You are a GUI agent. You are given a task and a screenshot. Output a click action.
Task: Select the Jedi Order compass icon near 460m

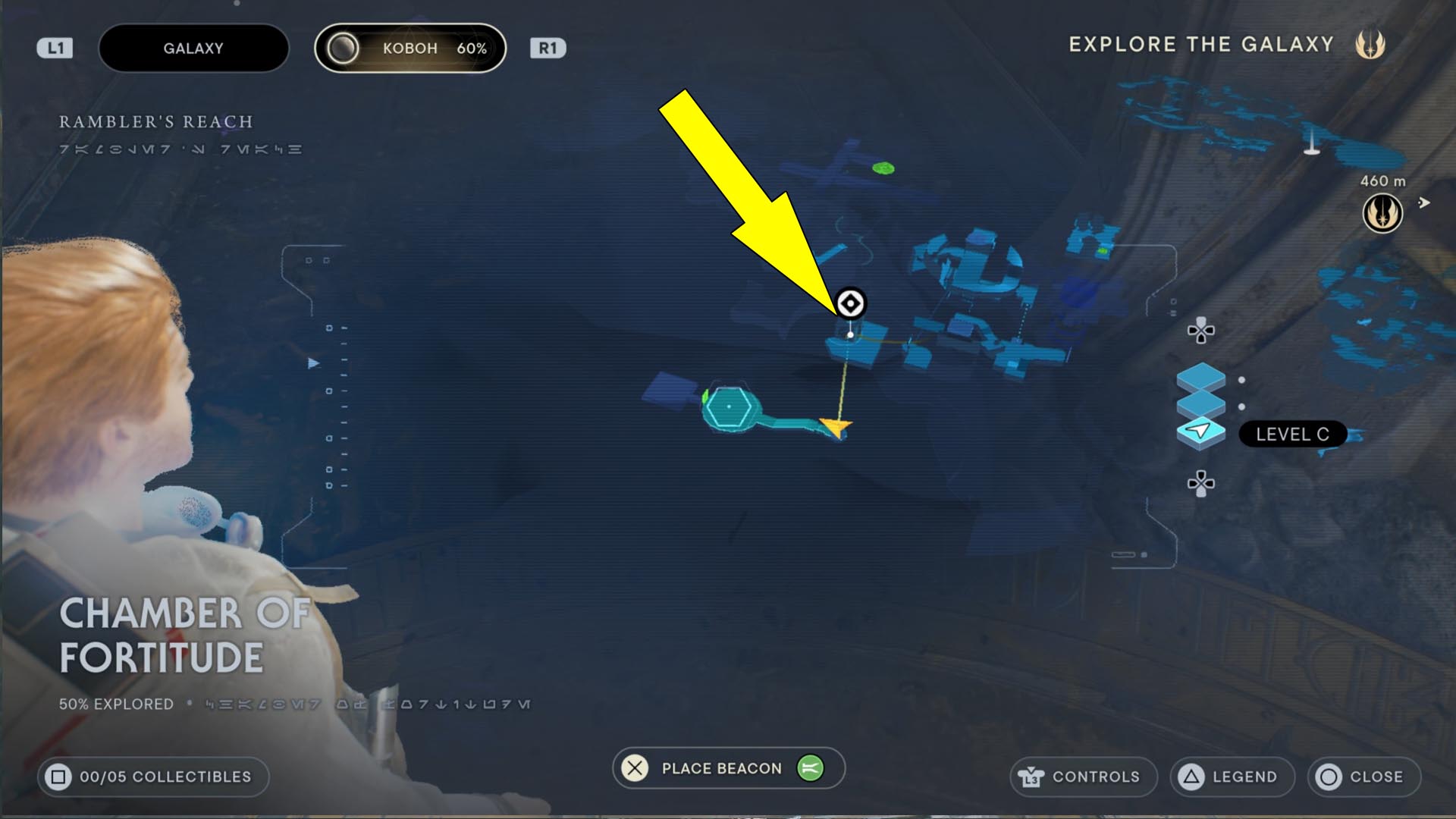point(1382,212)
